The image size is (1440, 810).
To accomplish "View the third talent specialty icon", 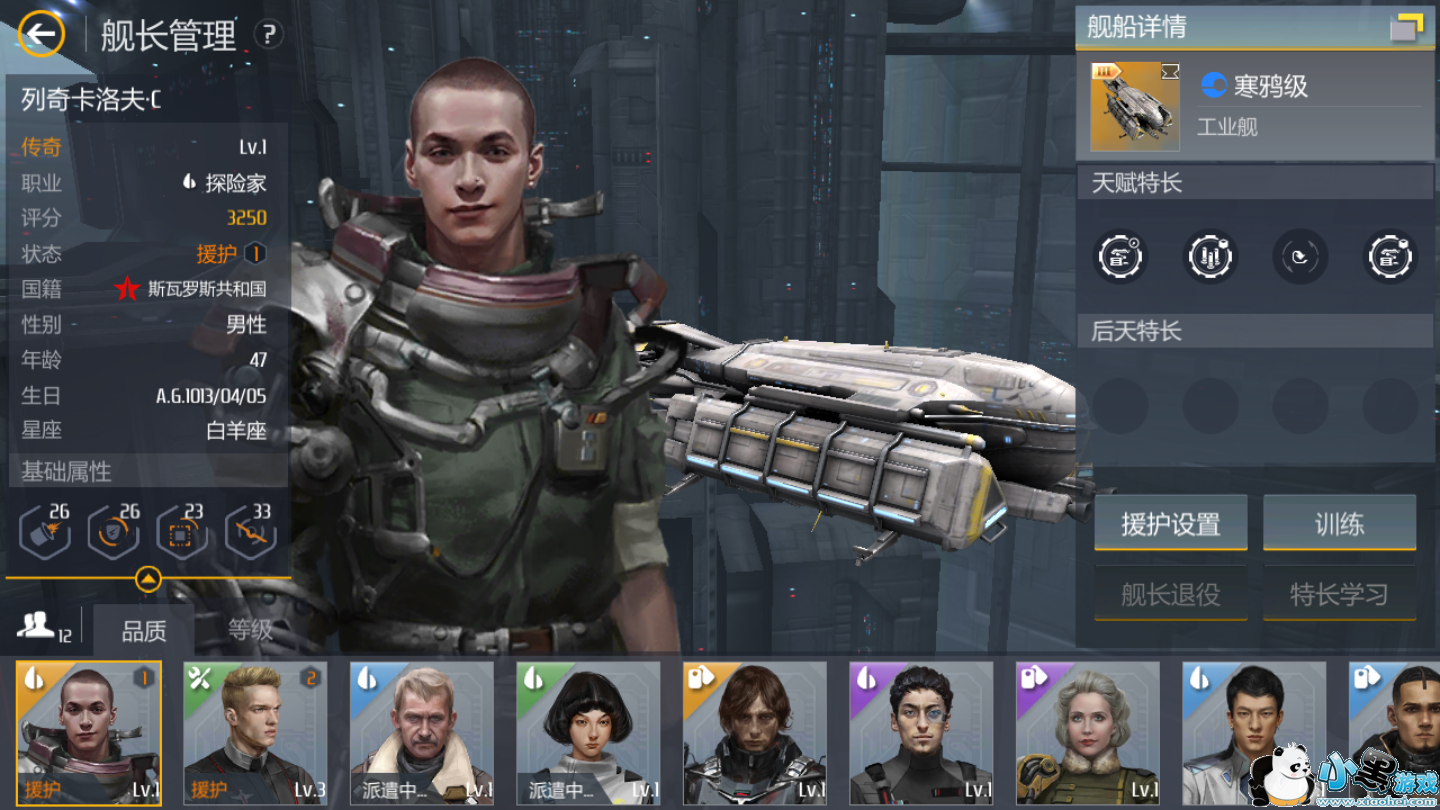I will pos(1300,257).
